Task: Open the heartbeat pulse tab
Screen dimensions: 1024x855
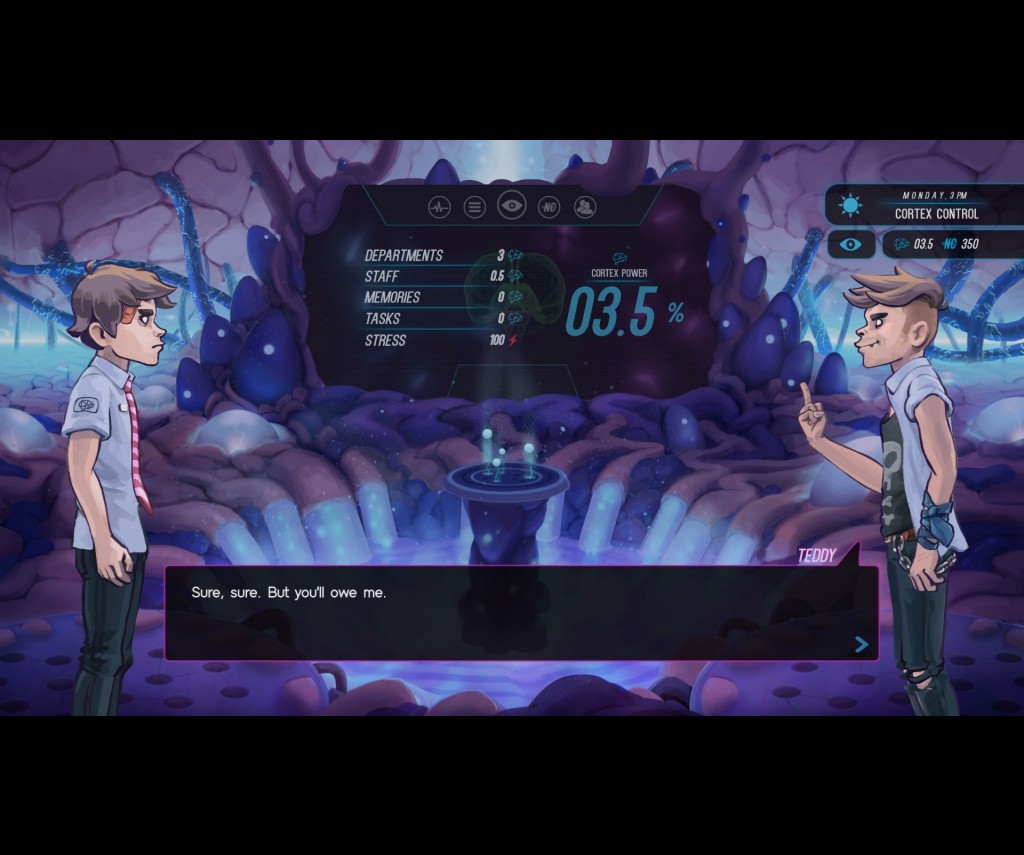Action: 439,207
